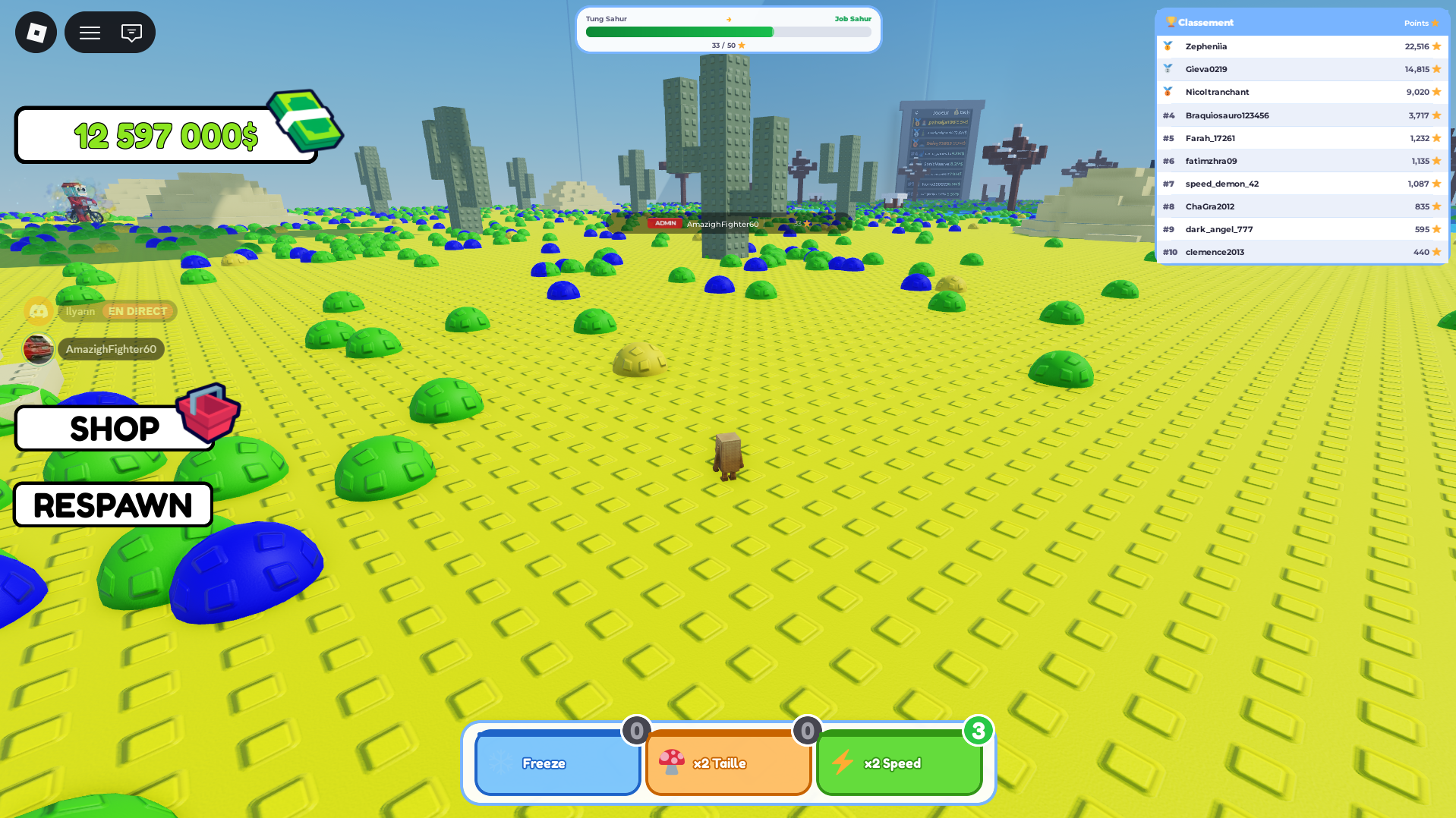Screen dimensions: 1456x818
Task: Click the mushroom icon on x2 Taille
Action: (x=671, y=763)
